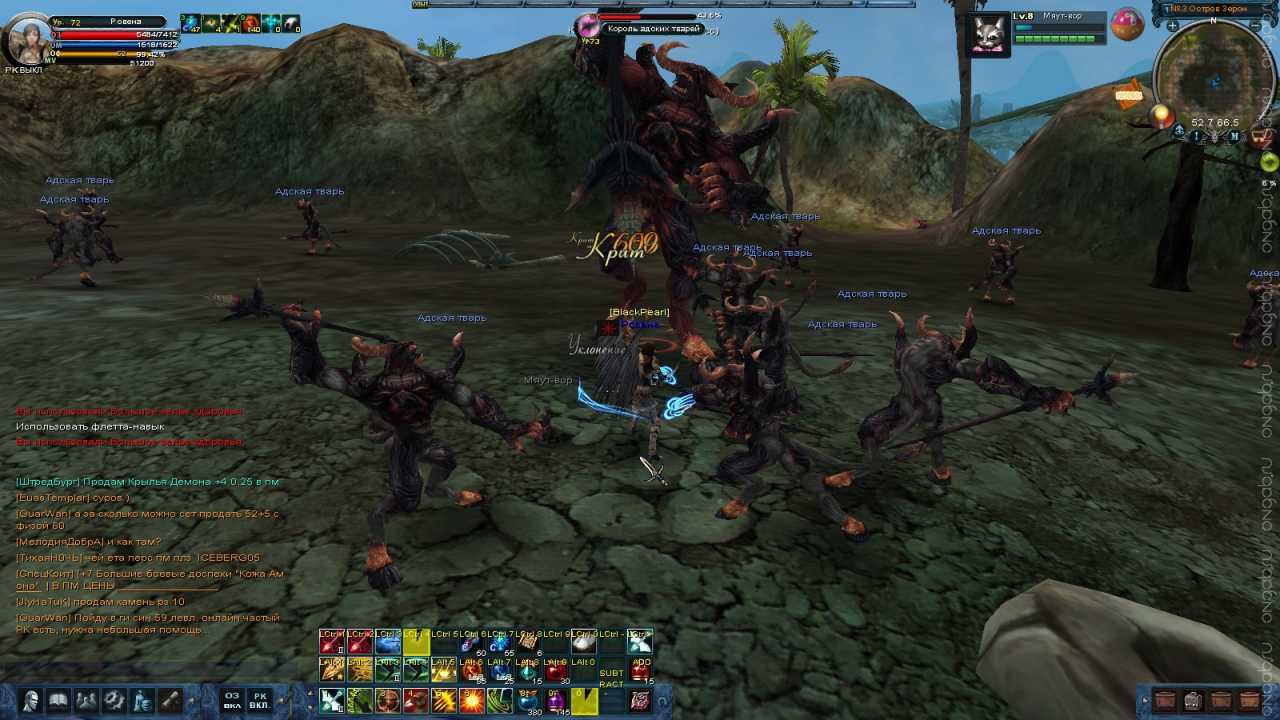The height and width of the screenshot is (720, 1280).
Task: Open the group menu with three figures
Action: pos(87,700)
